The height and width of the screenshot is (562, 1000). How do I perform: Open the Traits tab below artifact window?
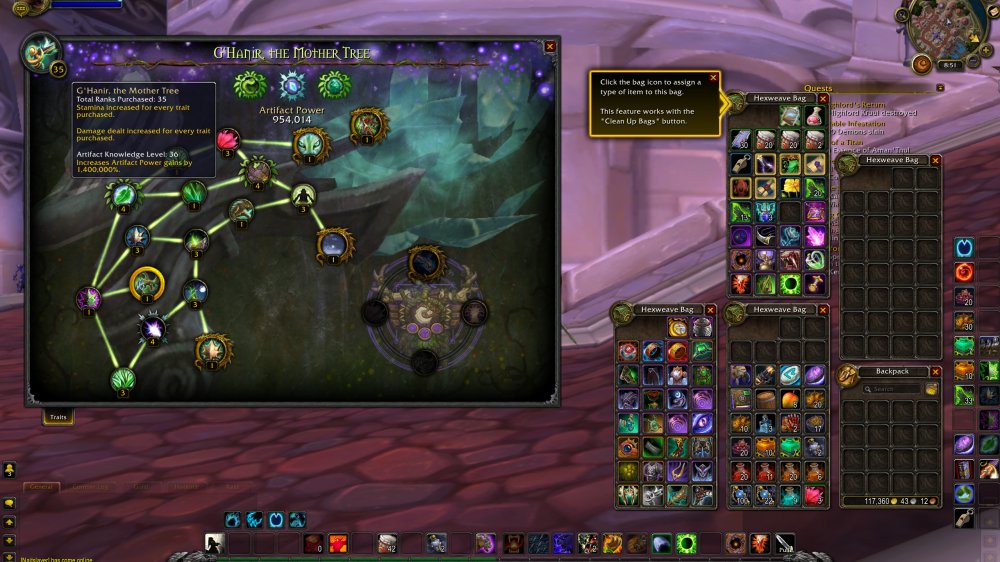58,417
